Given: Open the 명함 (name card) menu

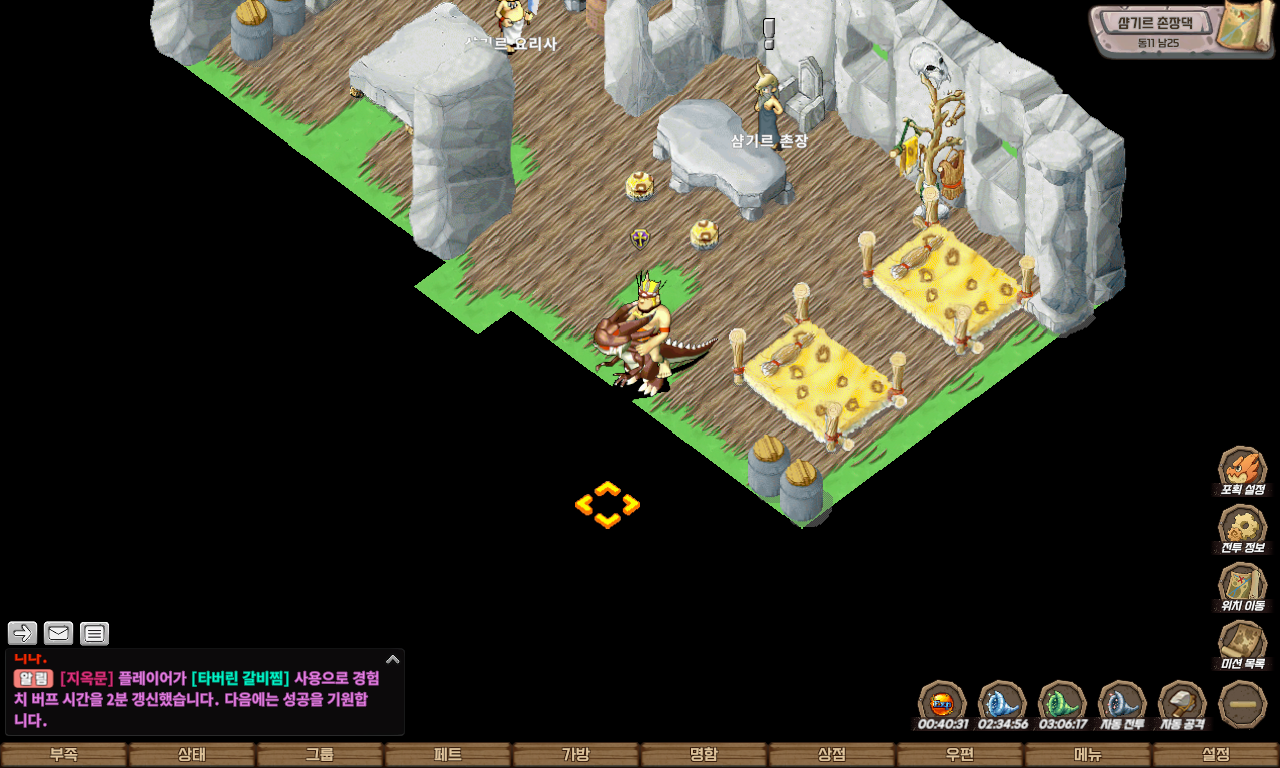Looking at the screenshot, I should 704,755.
